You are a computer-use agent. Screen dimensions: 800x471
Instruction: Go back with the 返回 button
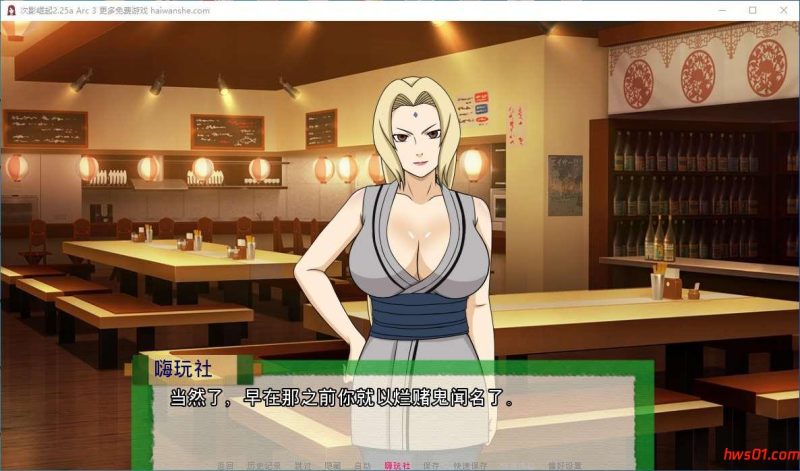tap(225, 466)
